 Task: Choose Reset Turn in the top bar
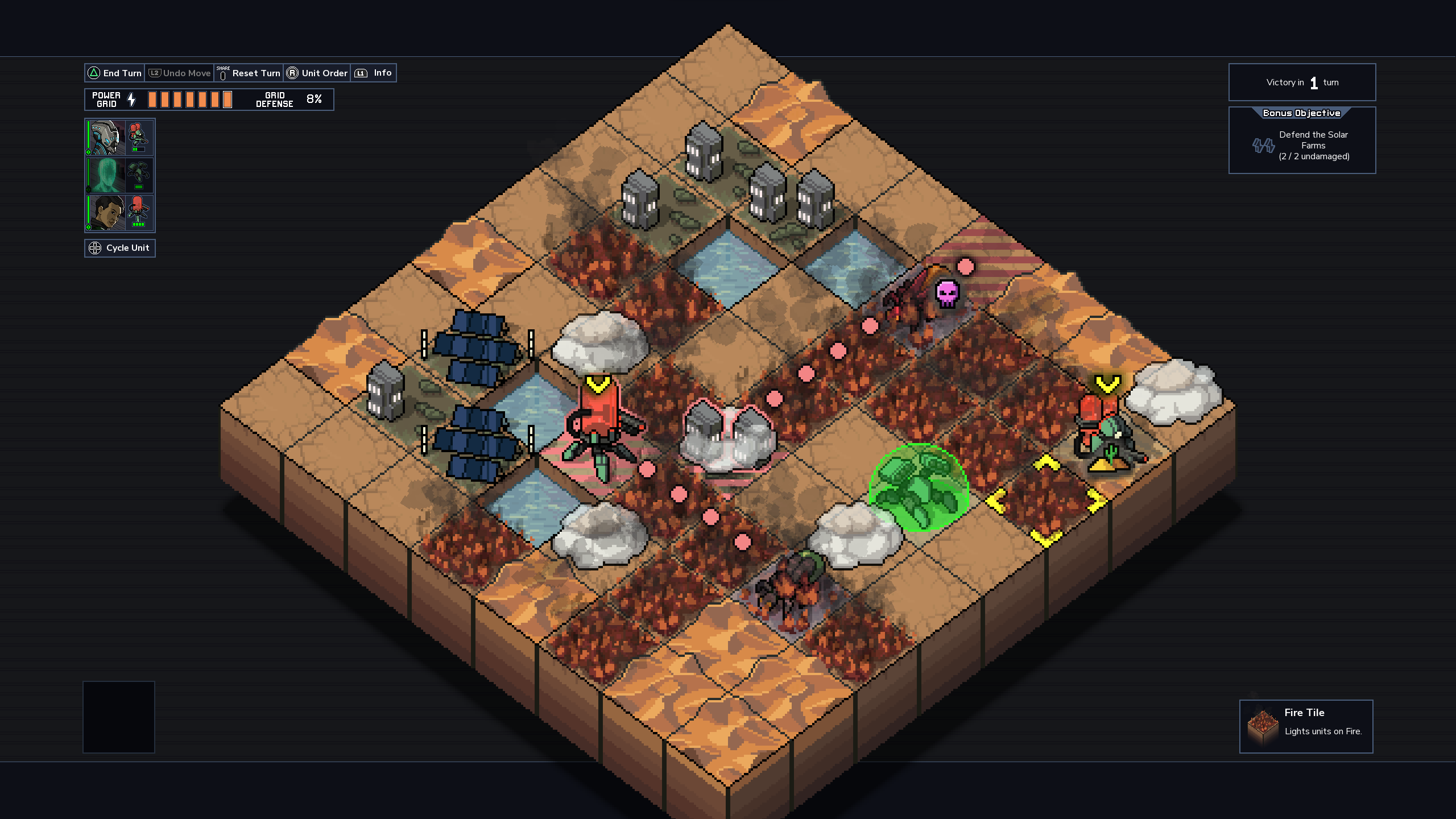(249, 73)
